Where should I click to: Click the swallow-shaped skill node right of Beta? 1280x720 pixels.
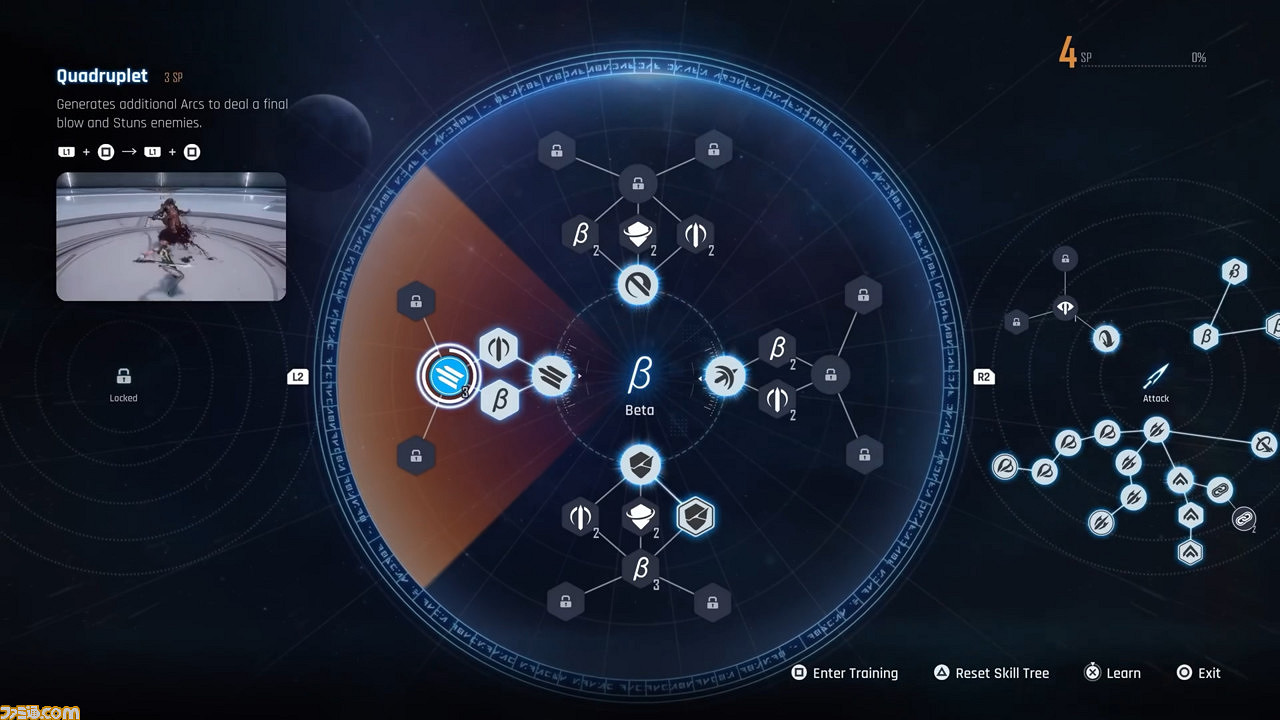723,375
